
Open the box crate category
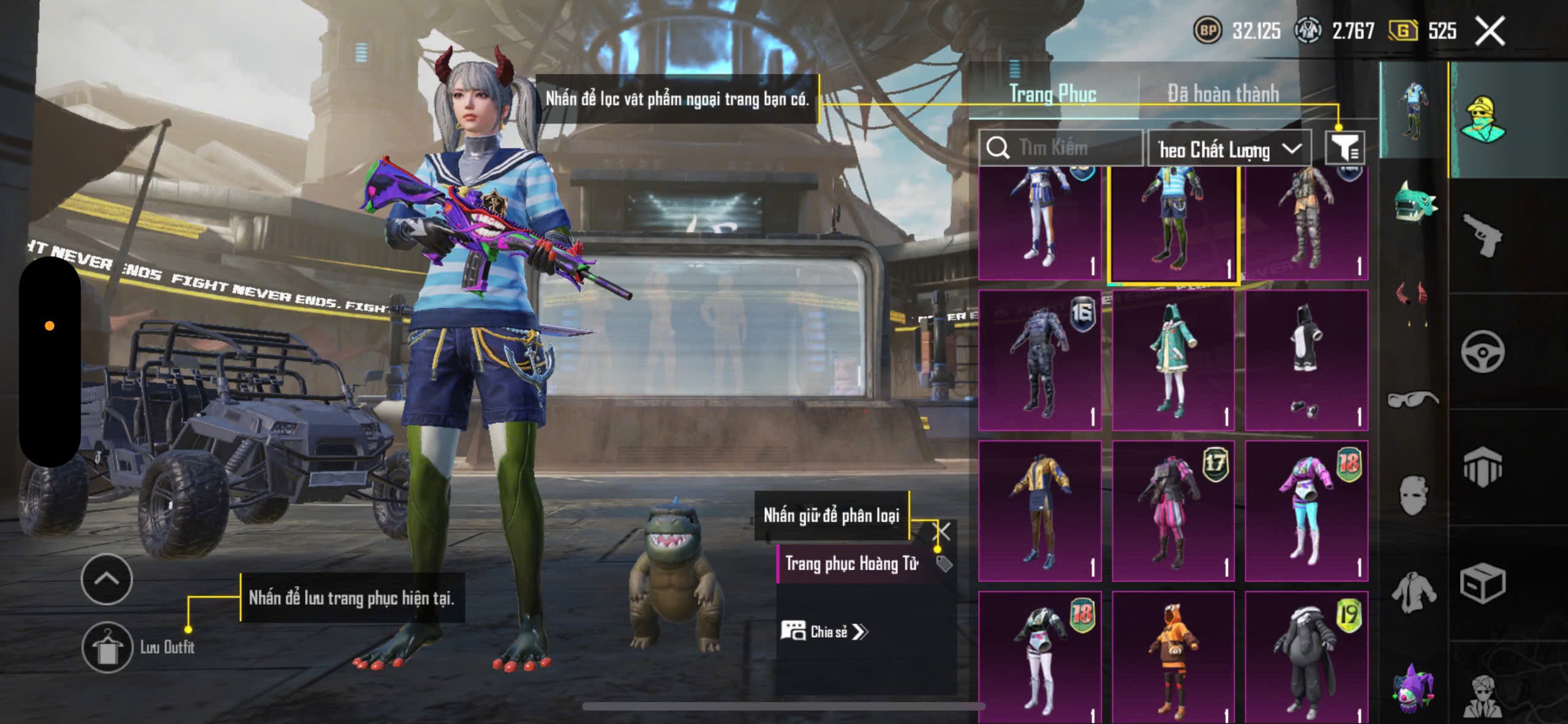click(x=1482, y=584)
